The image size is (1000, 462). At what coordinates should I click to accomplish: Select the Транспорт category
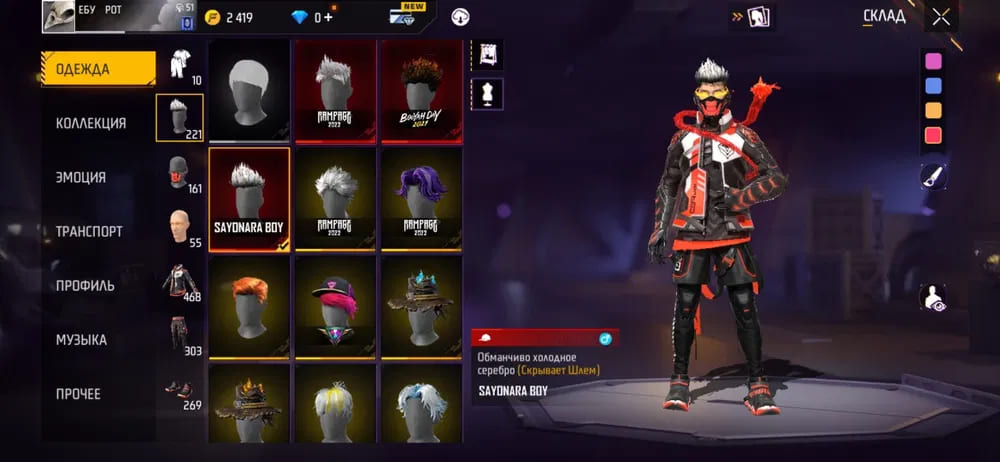89,231
